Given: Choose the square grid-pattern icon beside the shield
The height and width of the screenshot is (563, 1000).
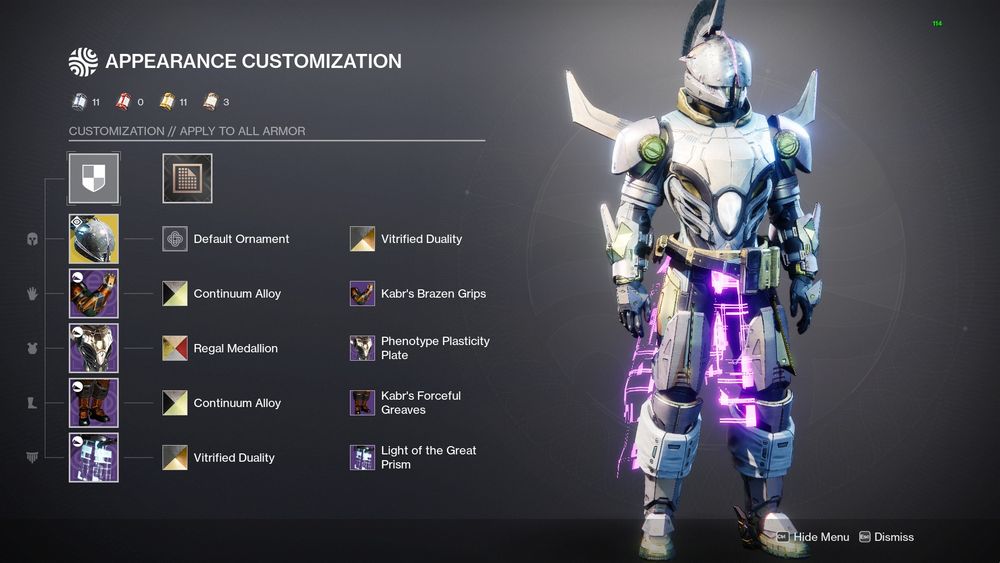Looking at the screenshot, I should (187, 178).
